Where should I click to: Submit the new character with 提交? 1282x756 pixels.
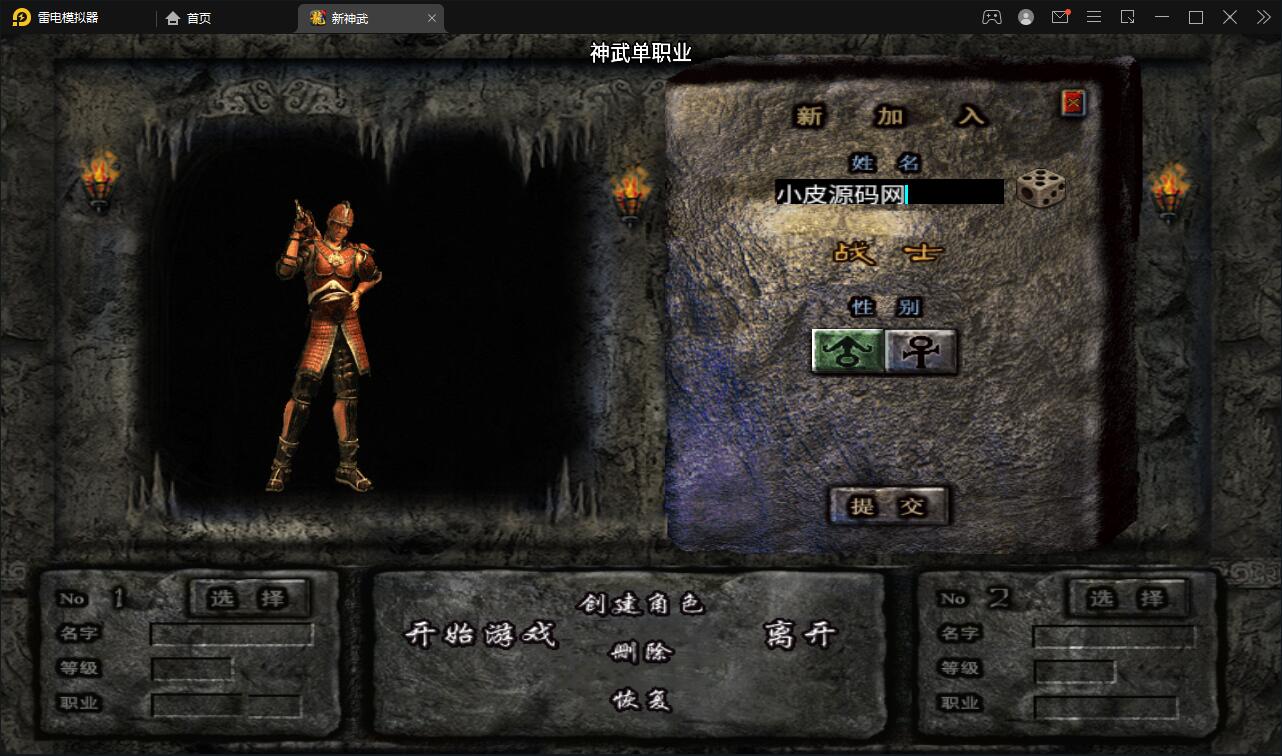click(x=888, y=506)
